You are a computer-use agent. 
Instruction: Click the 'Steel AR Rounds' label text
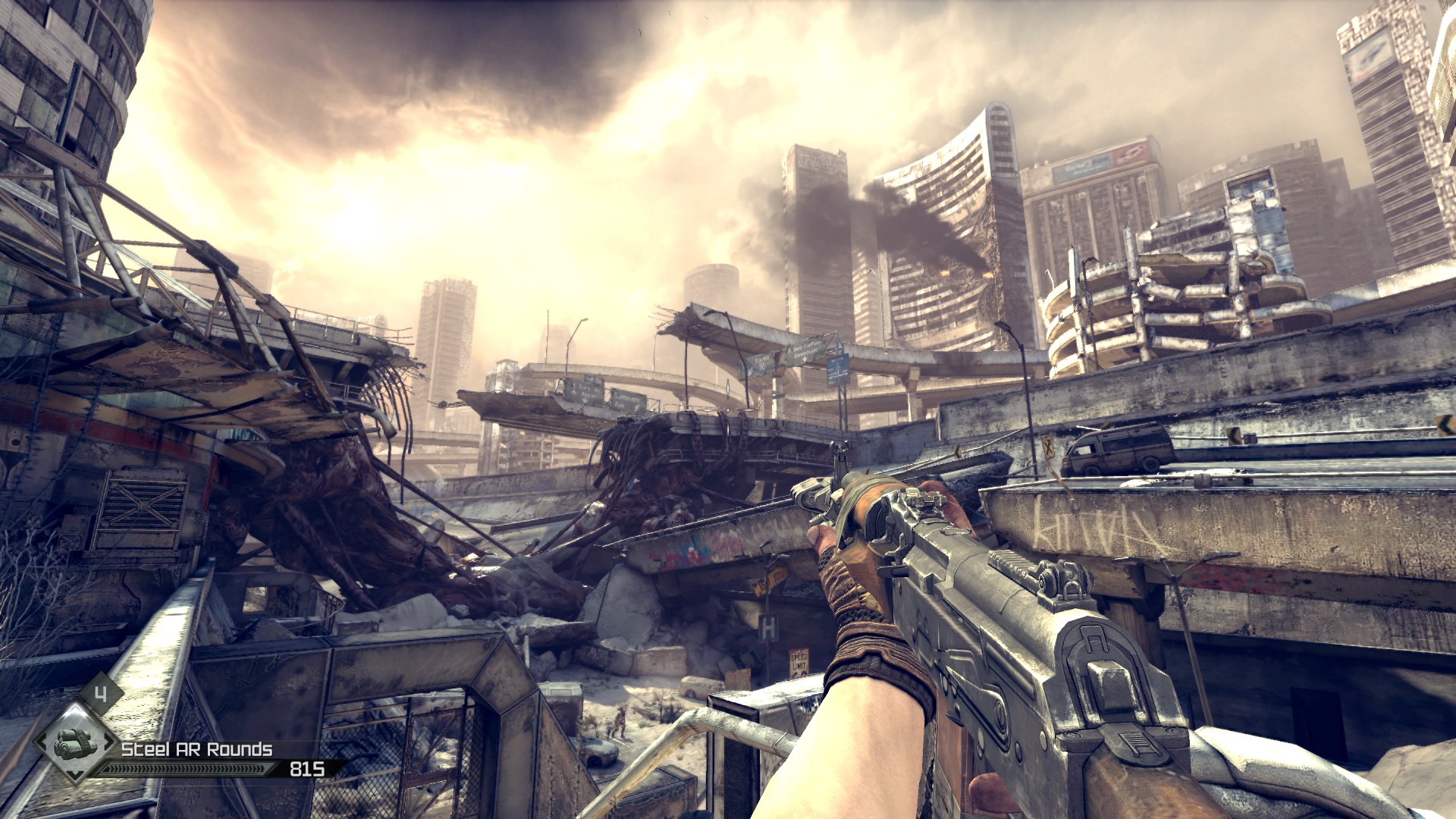coord(197,751)
